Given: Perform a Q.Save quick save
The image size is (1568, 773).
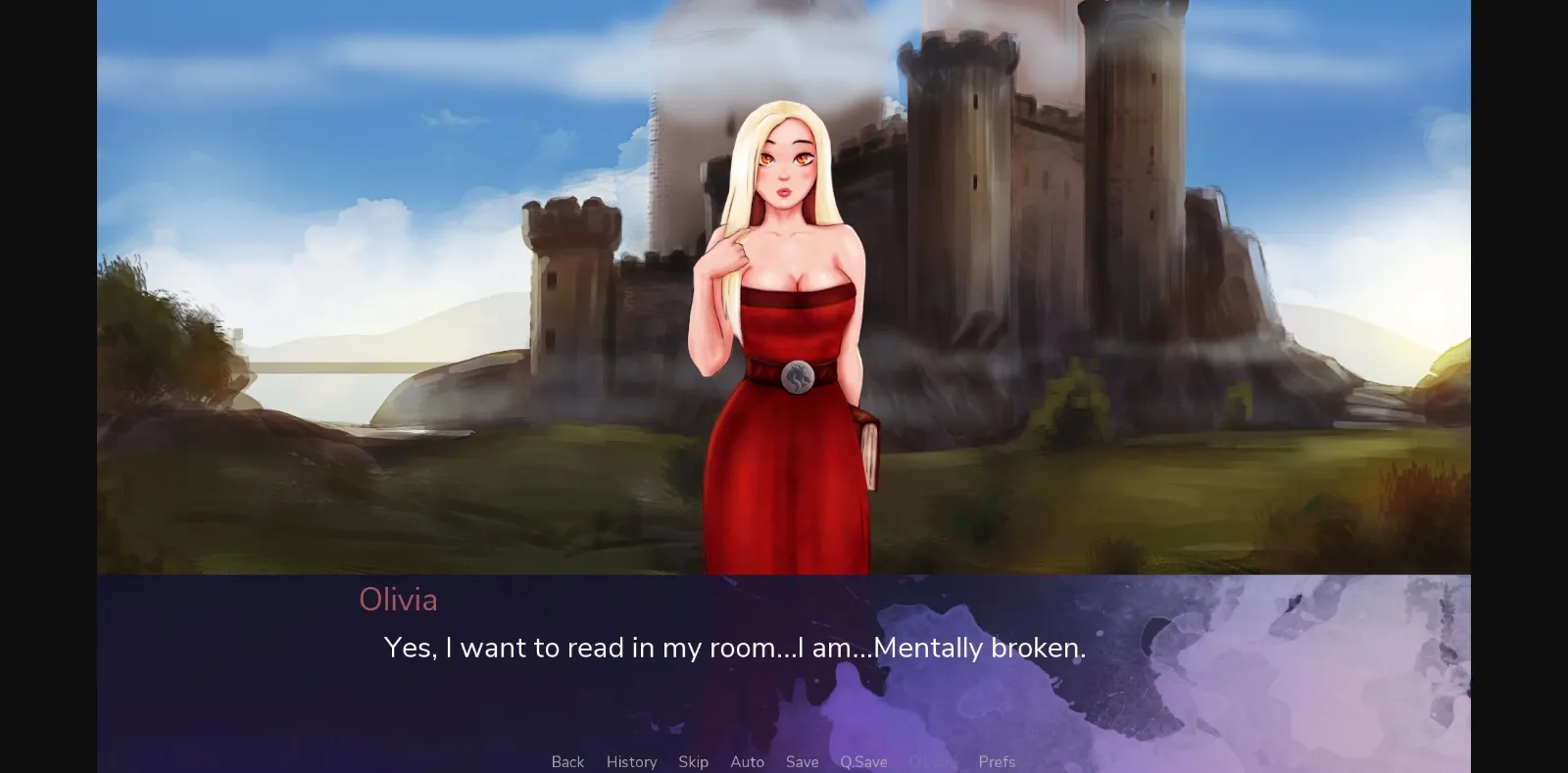Looking at the screenshot, I should click(862, 761).
